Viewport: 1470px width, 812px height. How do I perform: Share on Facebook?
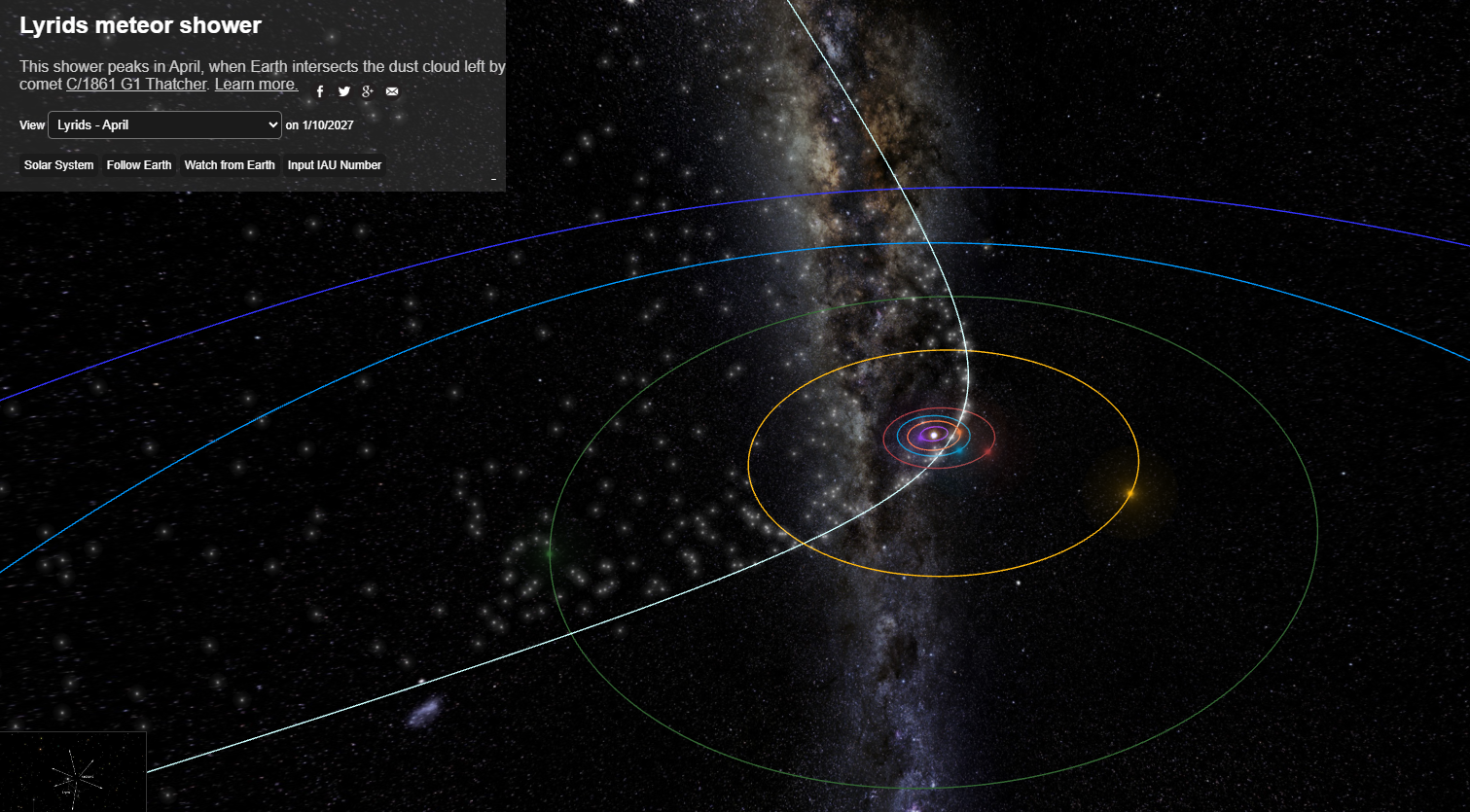[320, 91]
